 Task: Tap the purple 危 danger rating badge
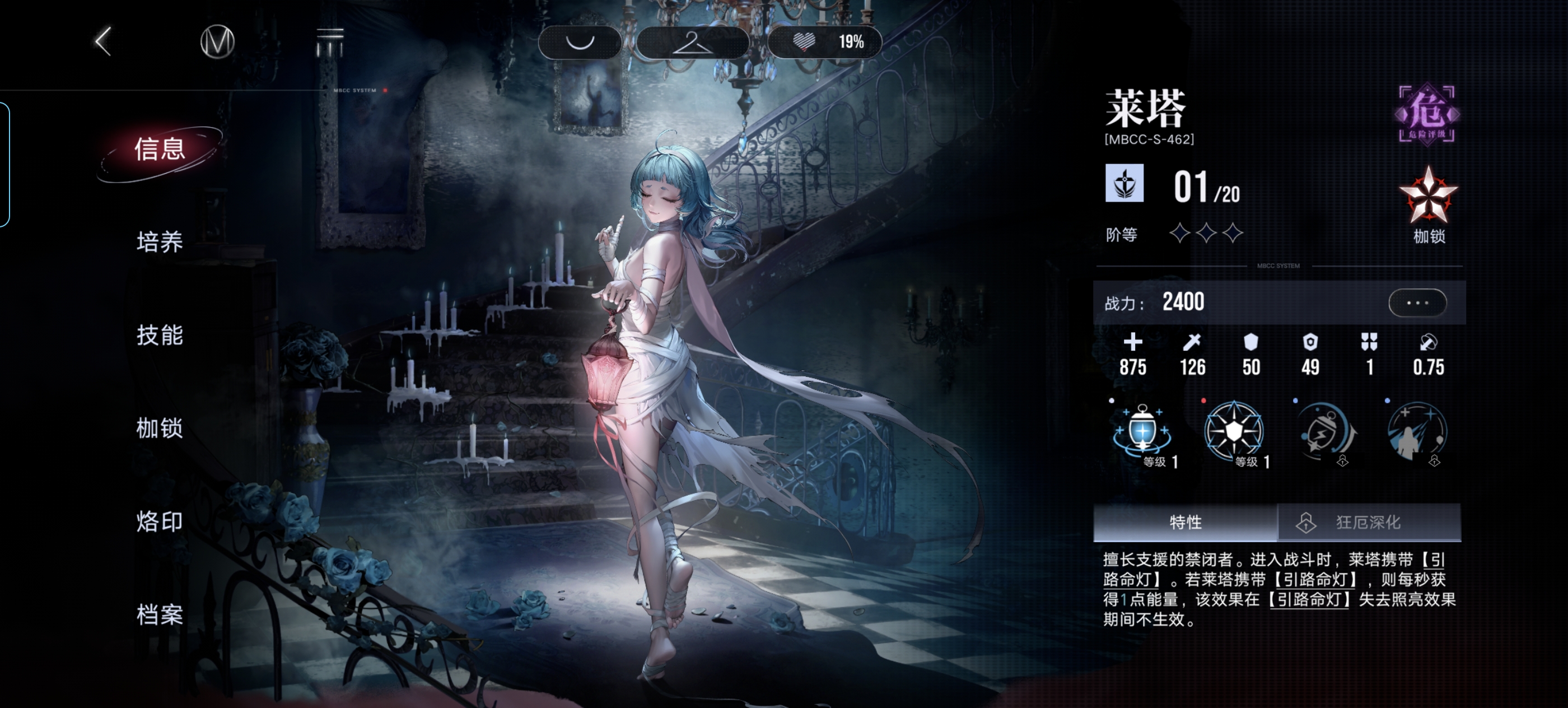click(x=1427, y=114)
